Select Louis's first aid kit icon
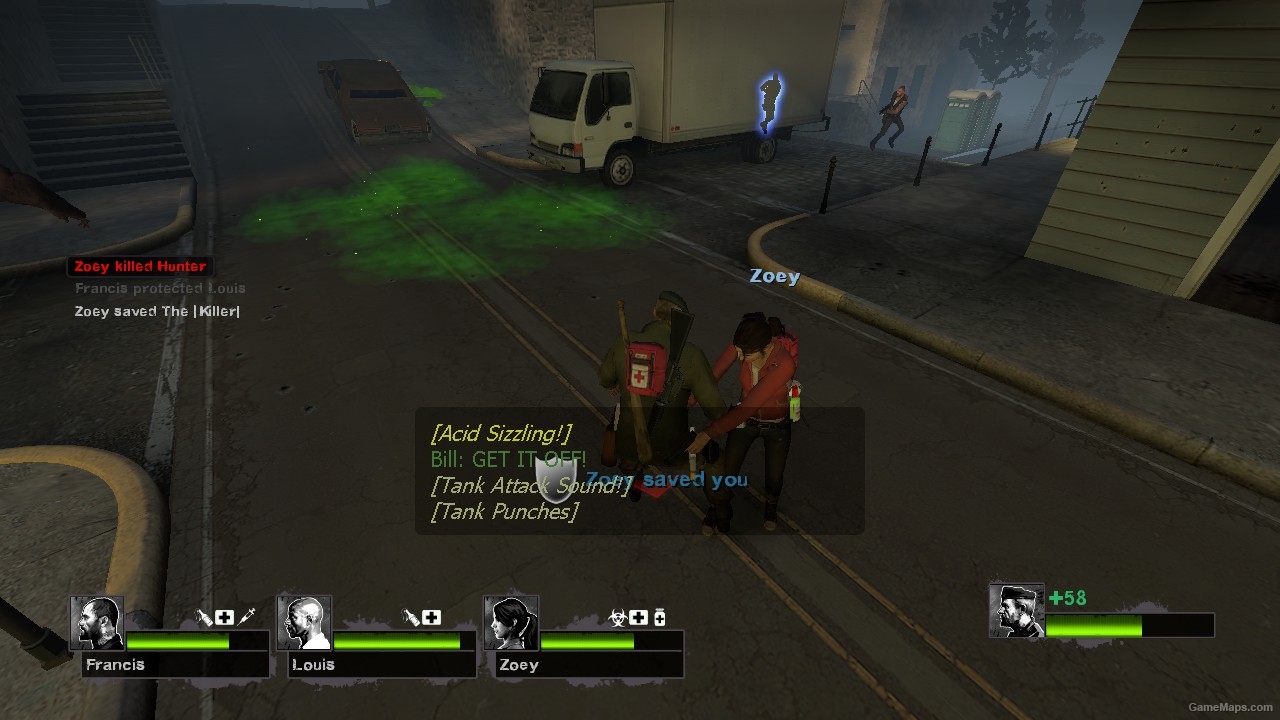The width and height of the screenshot is (1280, 720). [431, 618]
